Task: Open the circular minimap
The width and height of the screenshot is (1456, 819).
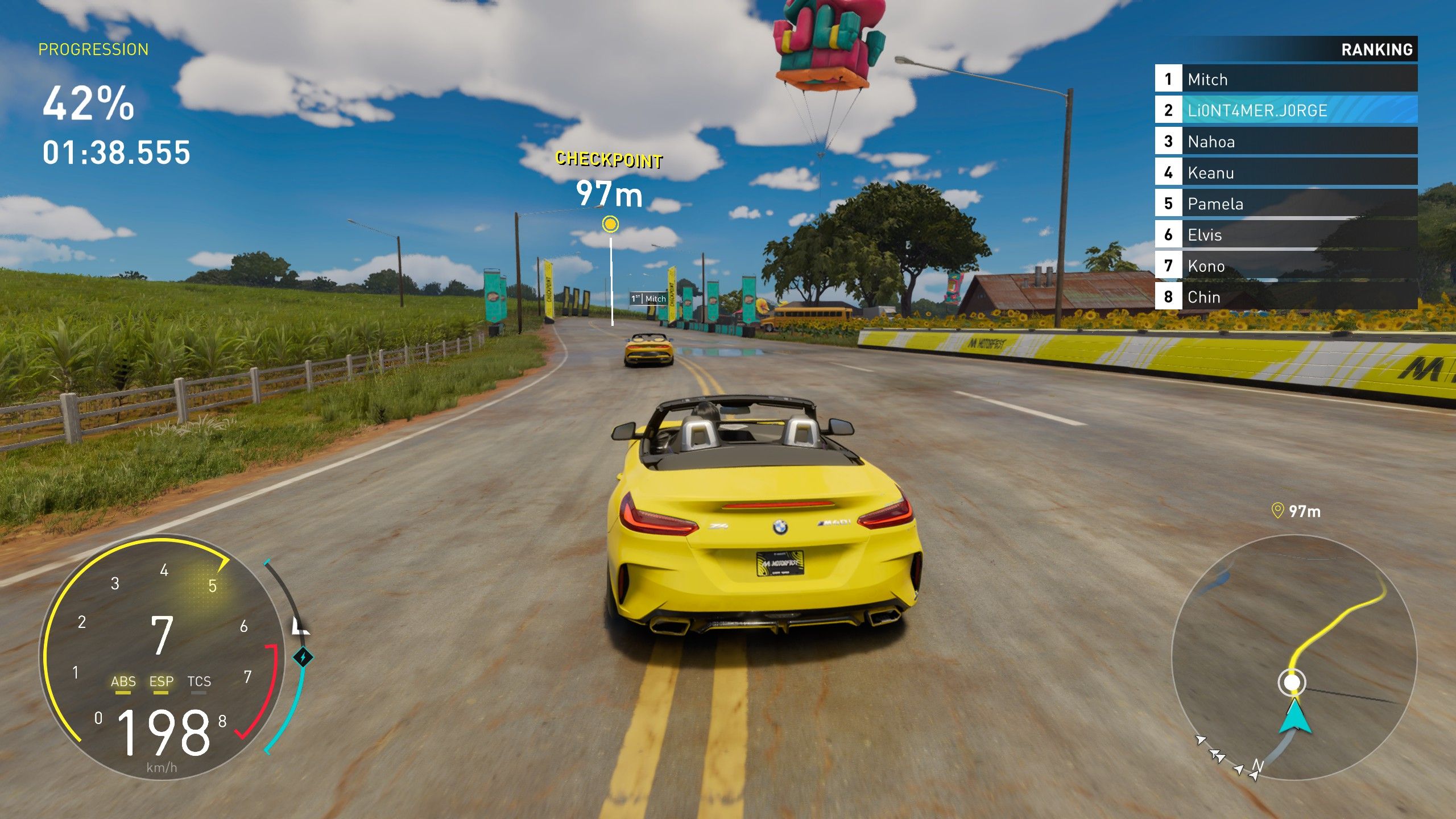Action: (x=1294, y=657)
